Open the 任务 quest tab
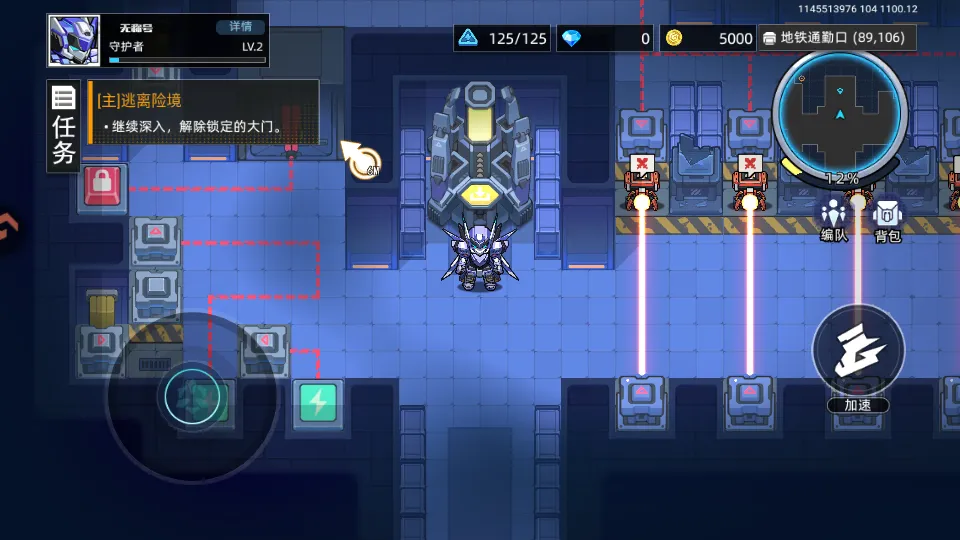Image resolution: width=960 pixels, height=540 pixels. click(64, 127)
